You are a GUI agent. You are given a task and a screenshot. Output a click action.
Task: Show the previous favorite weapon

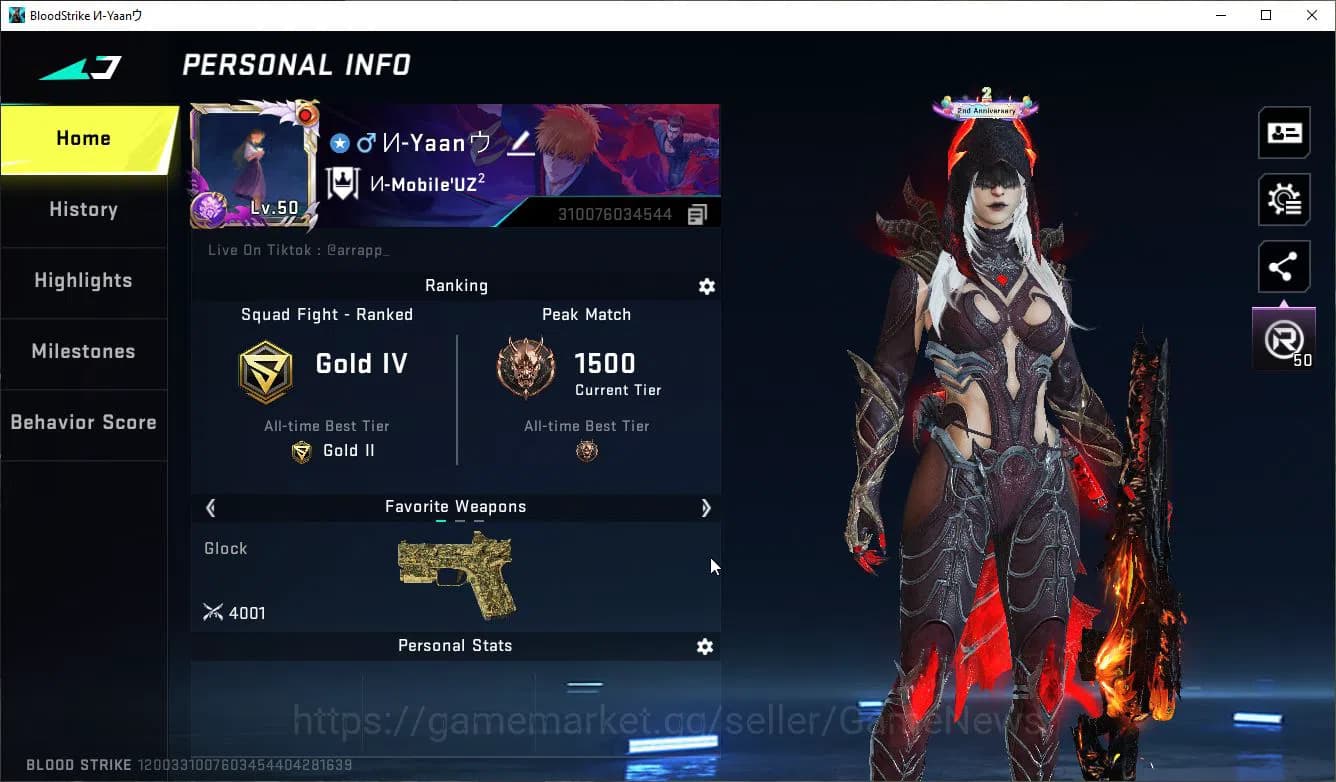coord(210,508)
